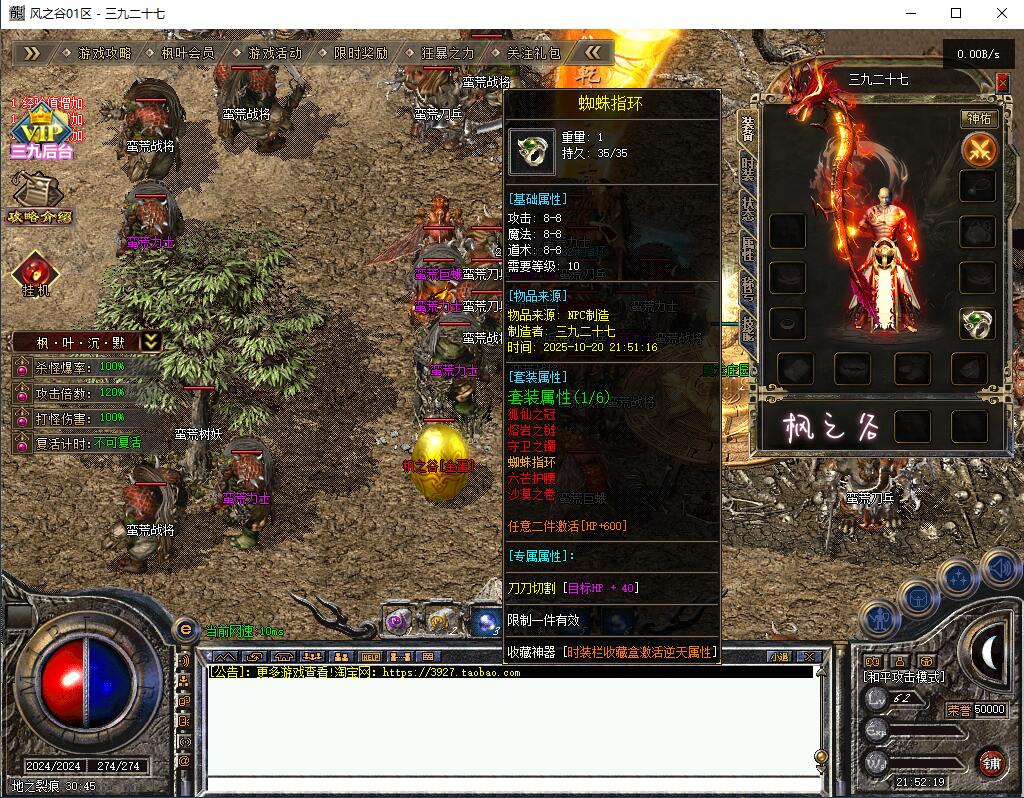The width and height of the screenshot is (1024, 798).
Task: Click the 神佑 divine blessing button
Action: click(x=979, y=119)
